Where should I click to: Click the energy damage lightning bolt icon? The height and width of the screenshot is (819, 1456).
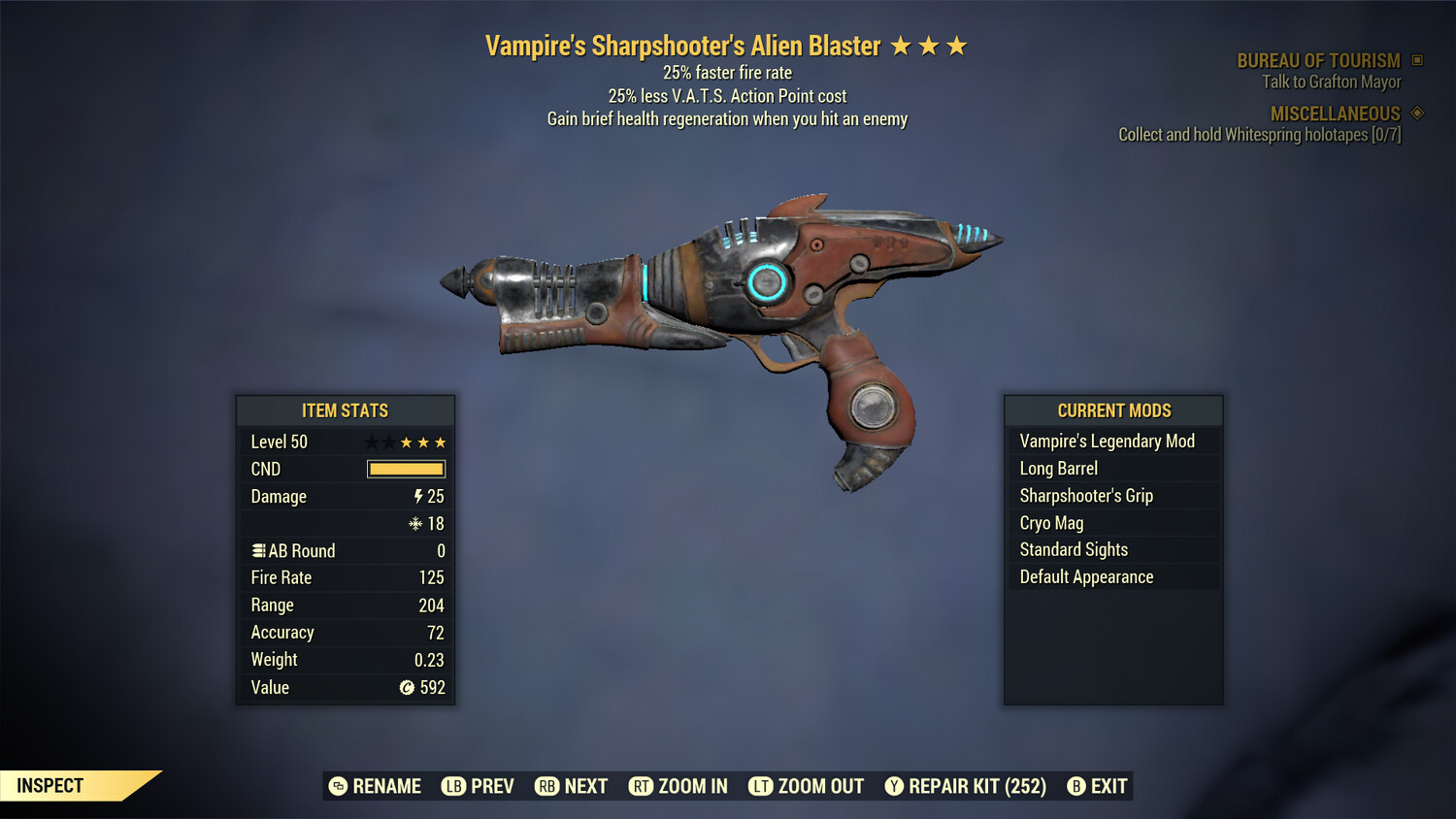point(418,496)
